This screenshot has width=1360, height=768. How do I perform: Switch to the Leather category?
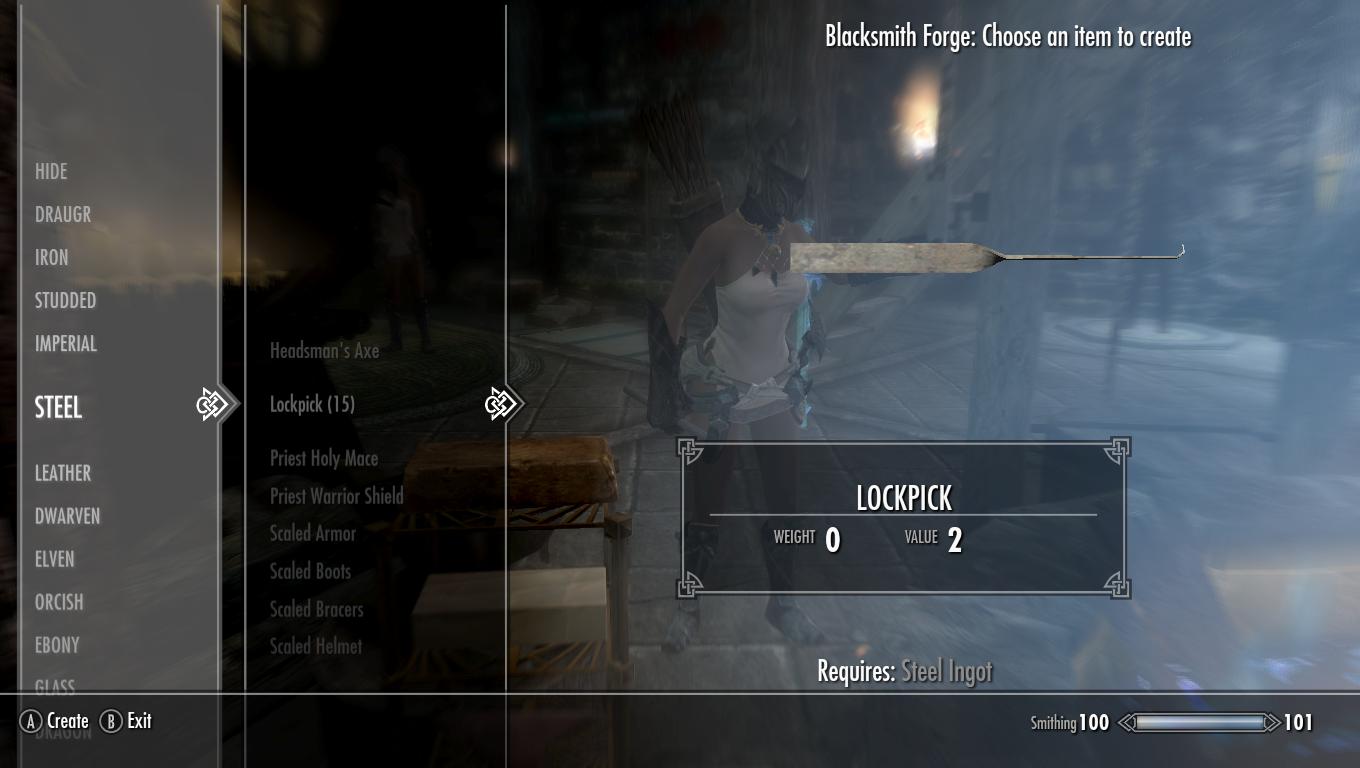[63, 473]
